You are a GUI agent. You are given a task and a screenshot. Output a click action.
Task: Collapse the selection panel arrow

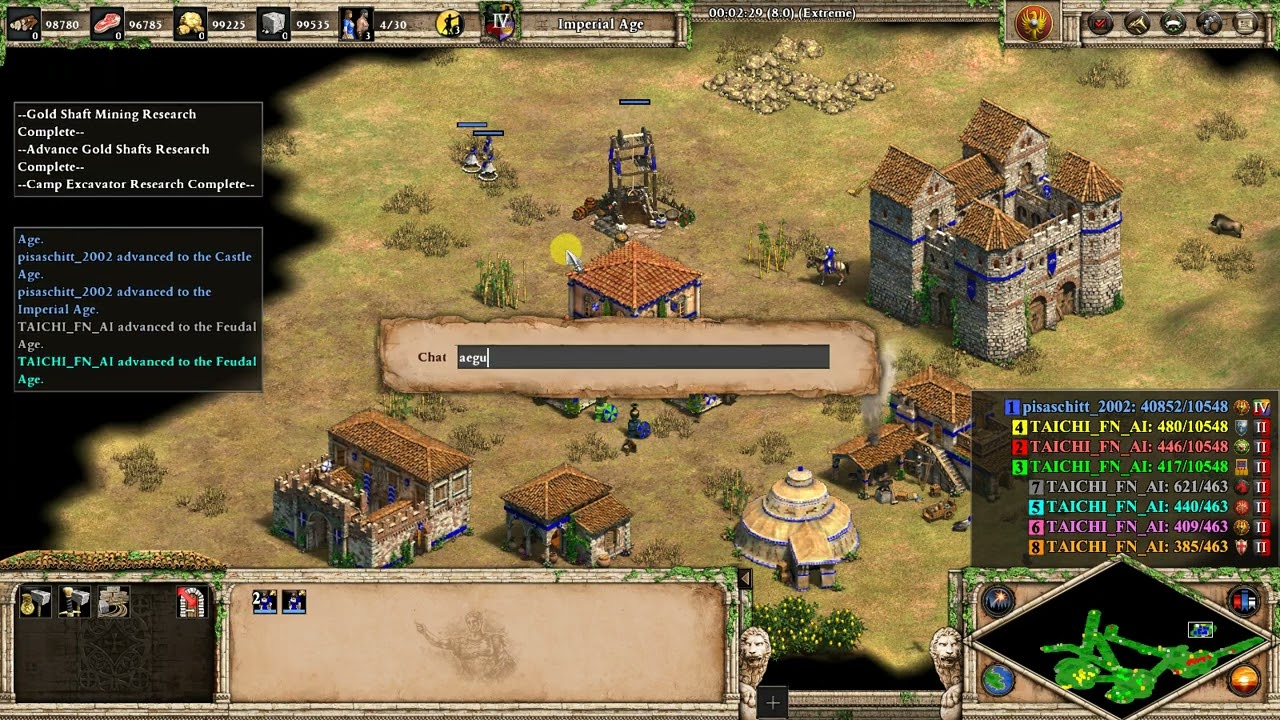[743, 579]
